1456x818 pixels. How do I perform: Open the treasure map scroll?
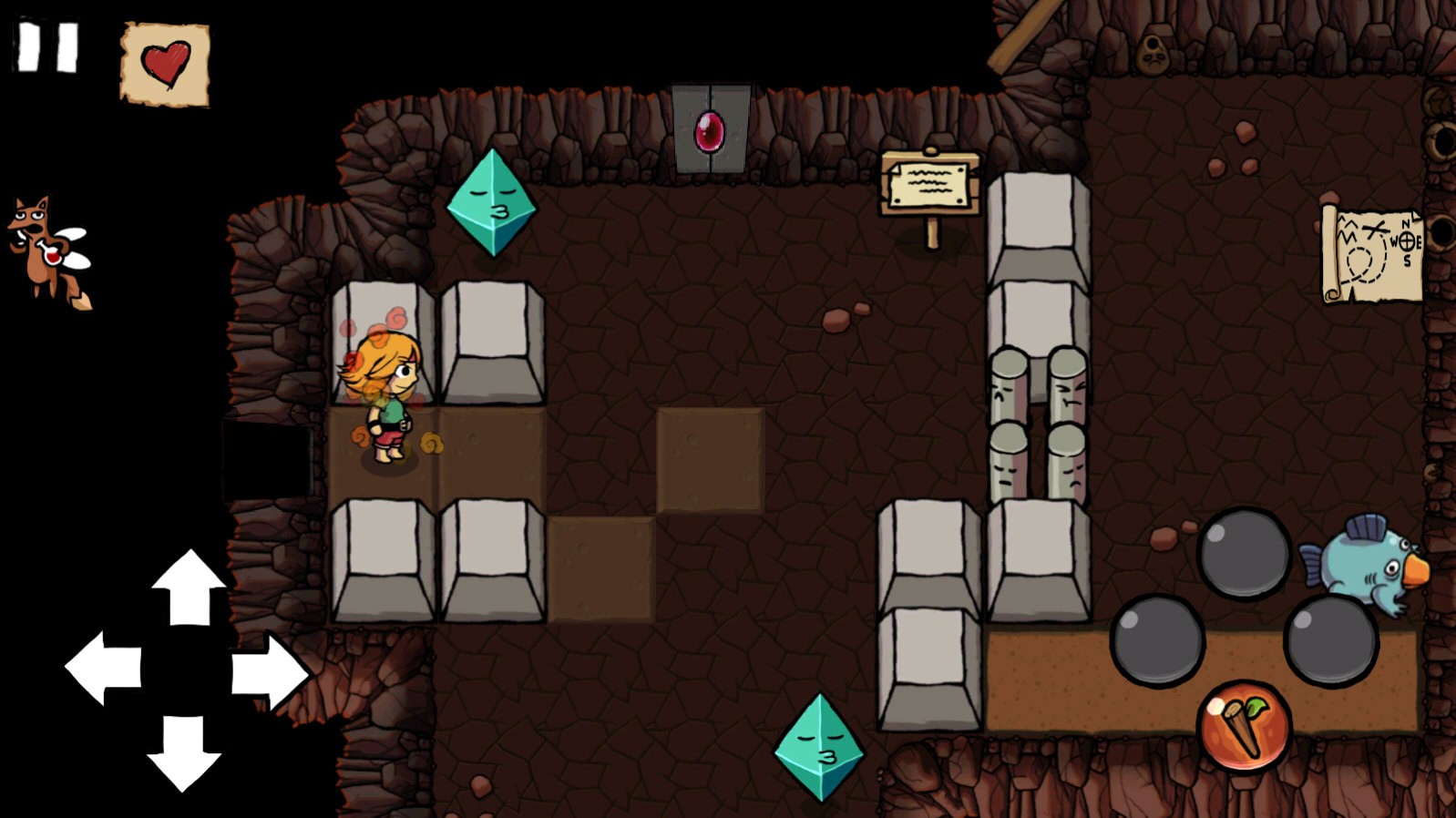pos(1372,253)
